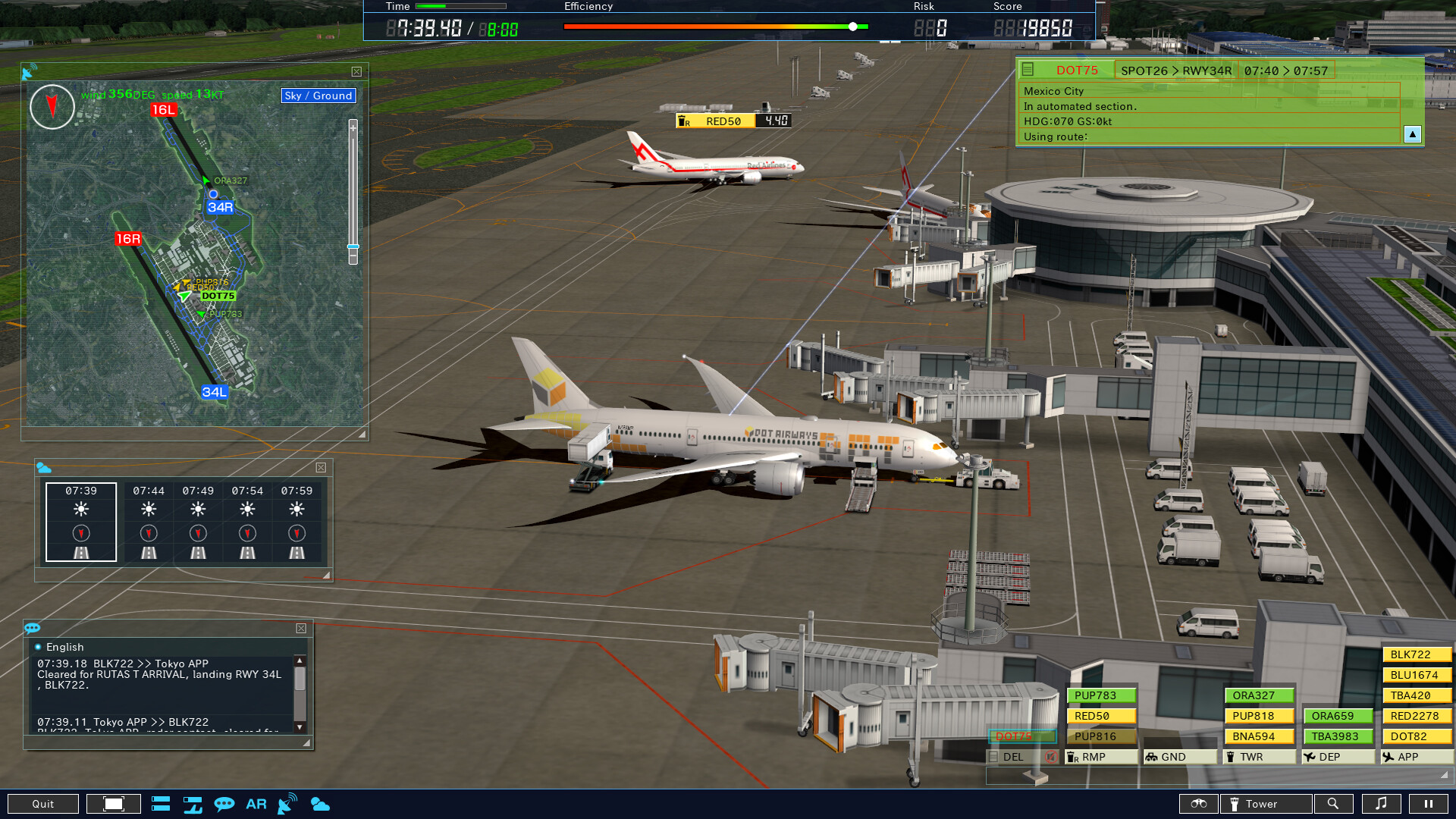Open the TWR frequency tab

tap(1258, 756)
